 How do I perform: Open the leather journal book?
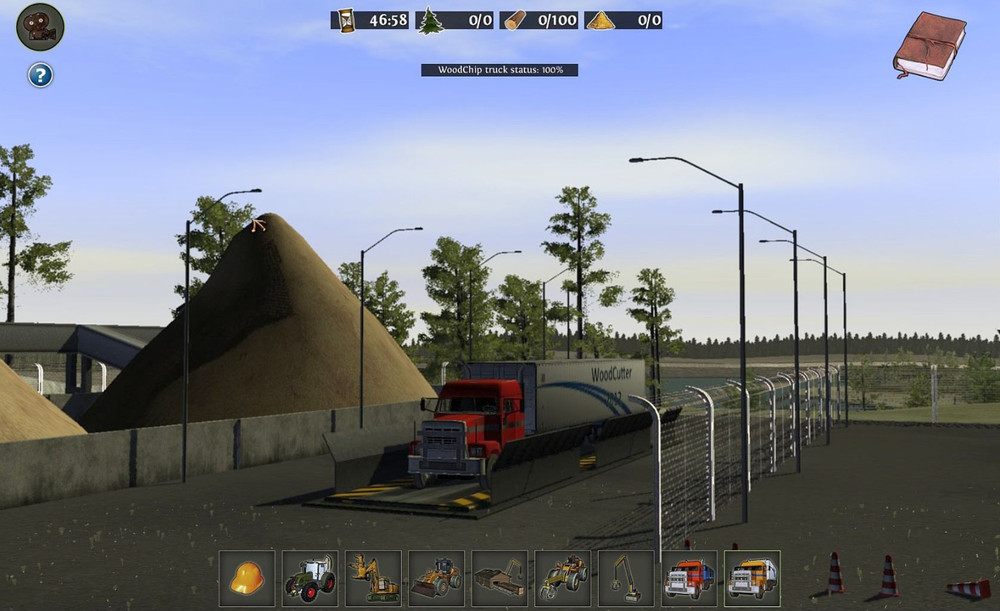point(929,46)
